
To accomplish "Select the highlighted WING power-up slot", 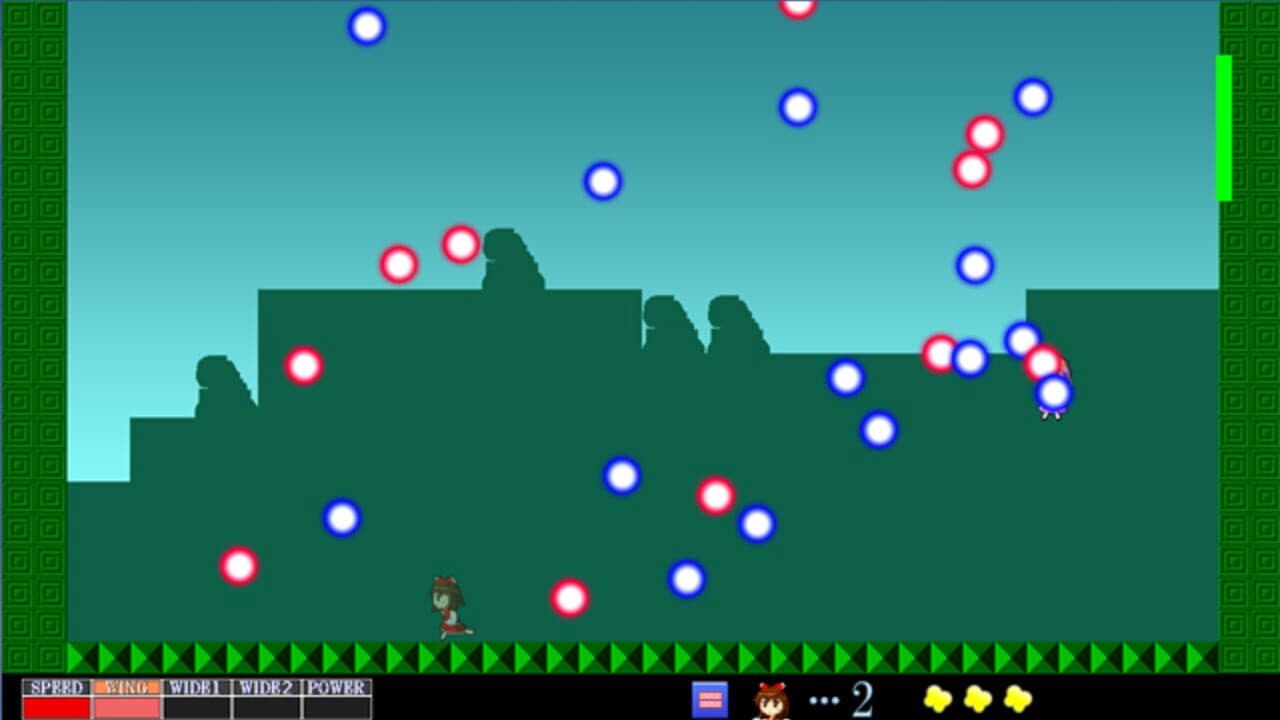I will coord(128,688).
